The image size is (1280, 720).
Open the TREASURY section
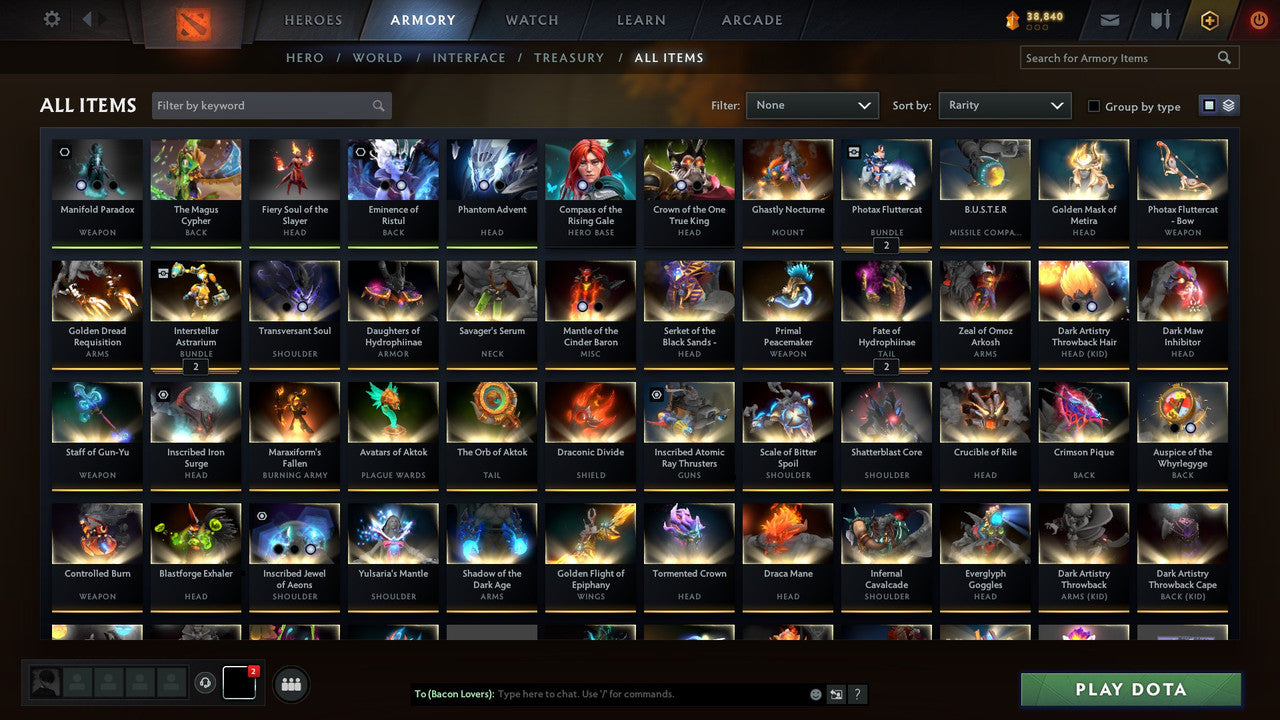[x=569, y=57]
